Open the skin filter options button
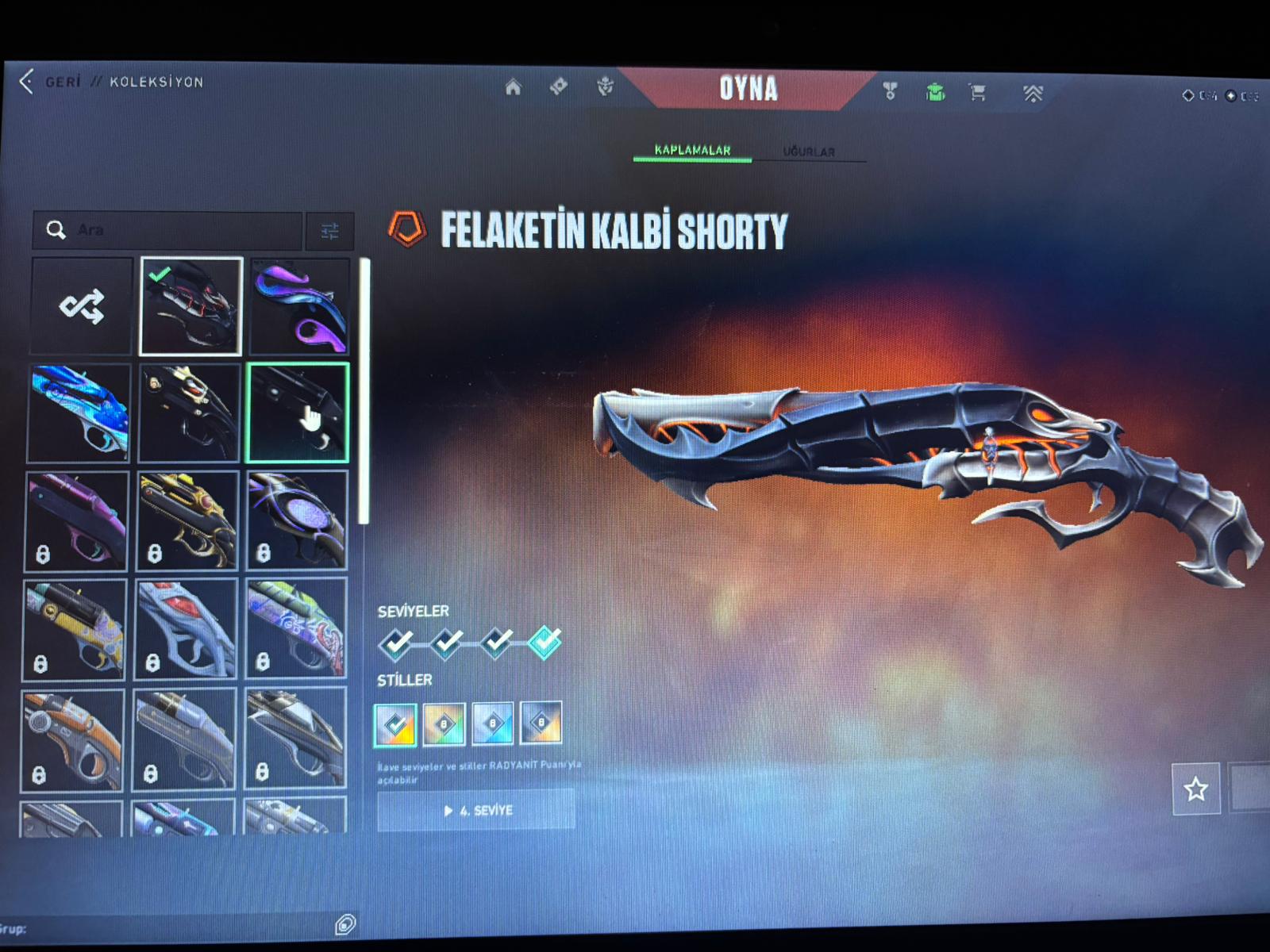This screenshot has height=952, width=1270. (x=329, y=231)
